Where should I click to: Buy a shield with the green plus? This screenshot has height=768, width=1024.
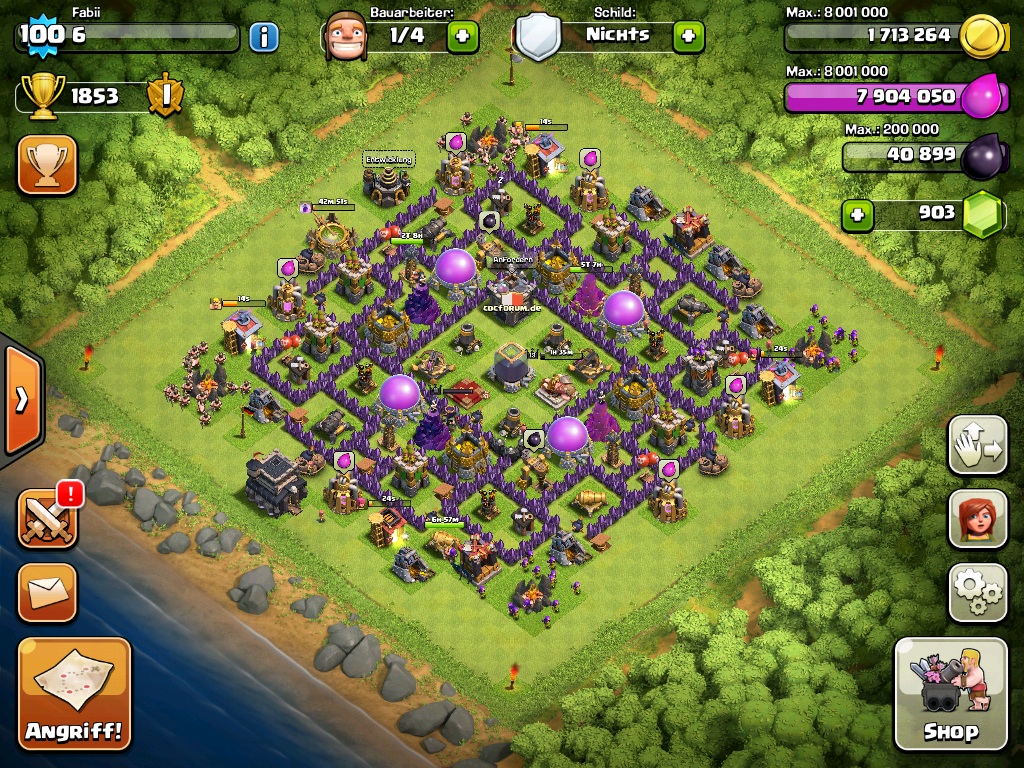688,37
